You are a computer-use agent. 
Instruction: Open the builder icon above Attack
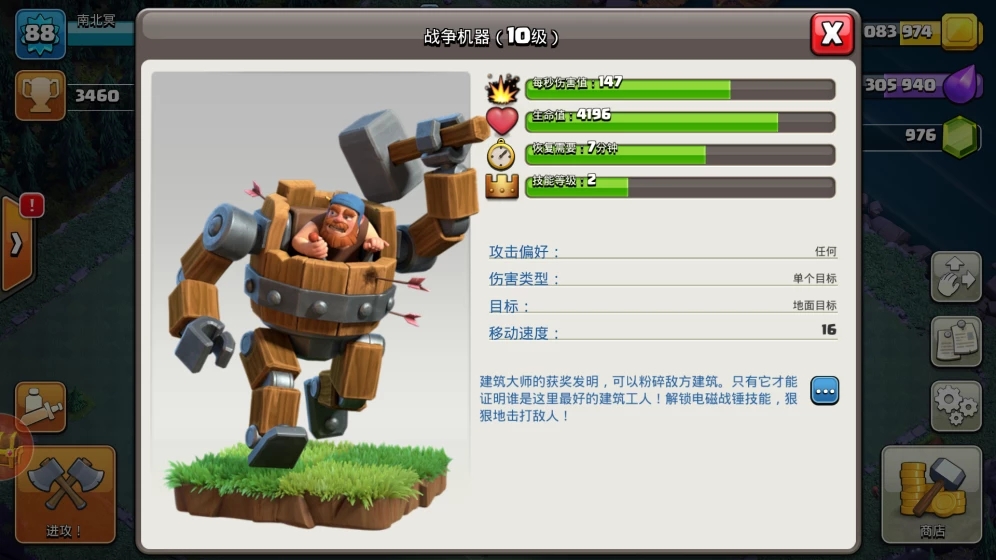click(41, 407)
